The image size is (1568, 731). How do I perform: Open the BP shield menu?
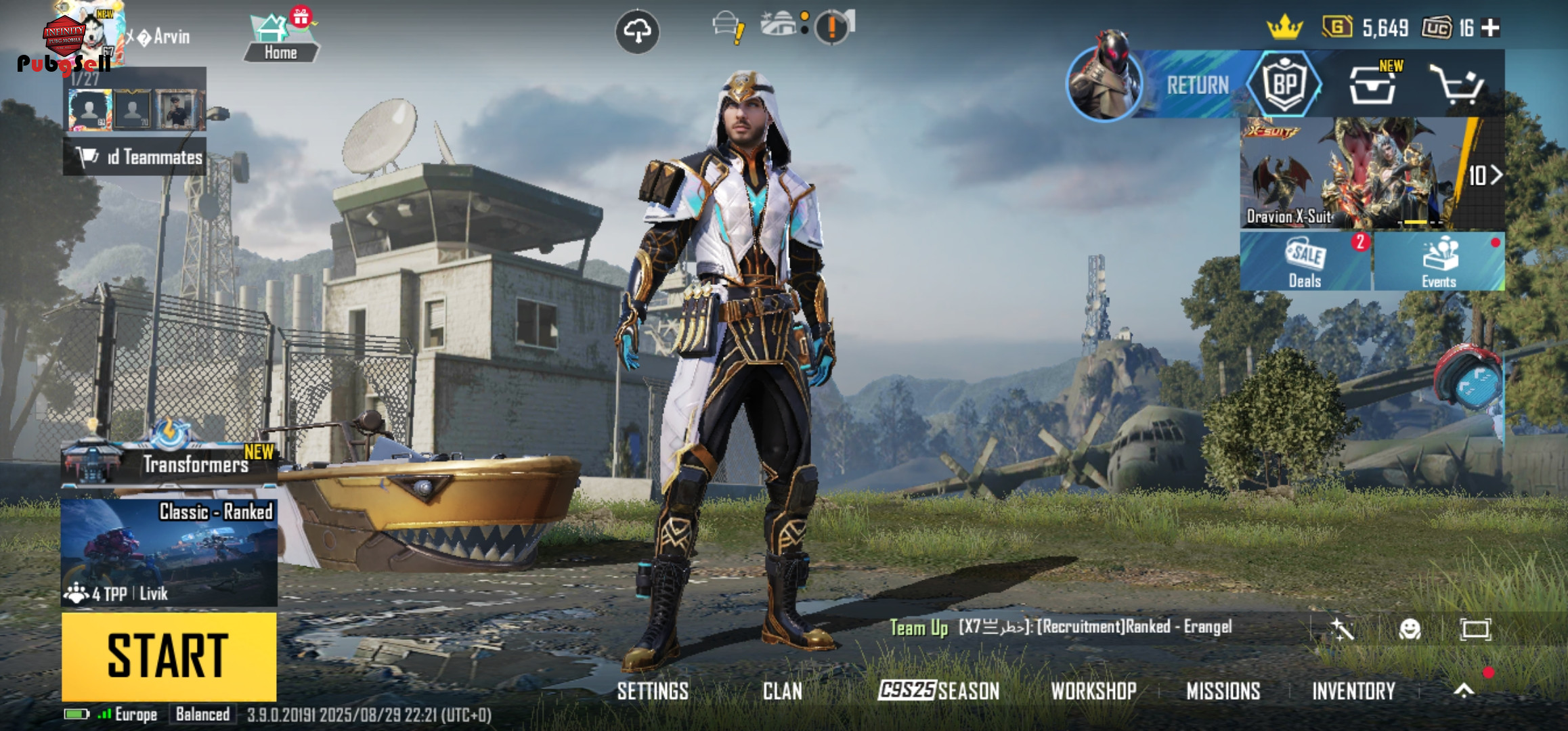[x=1284, y=85]
